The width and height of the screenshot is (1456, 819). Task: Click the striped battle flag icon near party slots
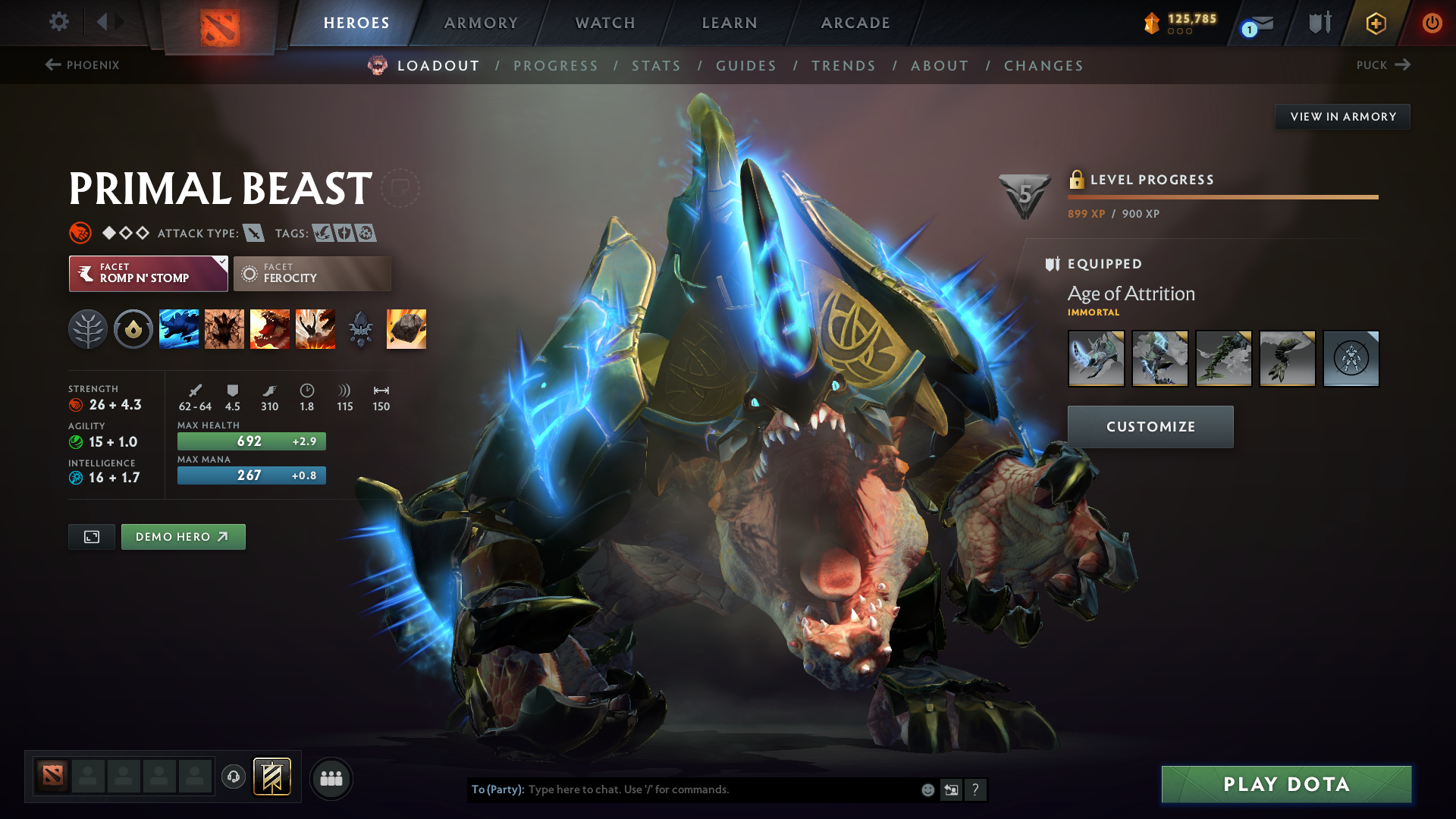coord(271,777)
